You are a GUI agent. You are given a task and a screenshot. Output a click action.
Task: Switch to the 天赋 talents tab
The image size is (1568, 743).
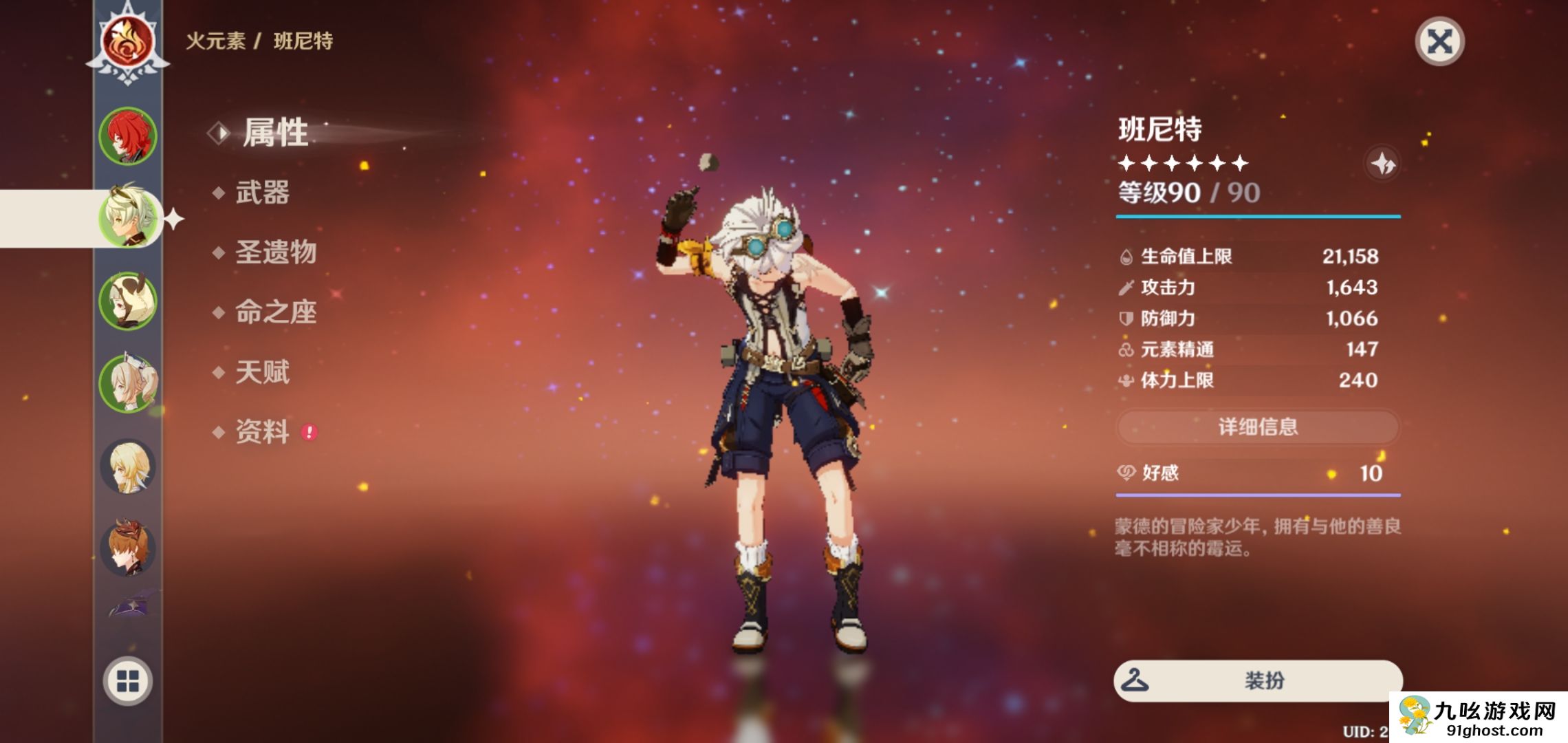coord(262,372)
